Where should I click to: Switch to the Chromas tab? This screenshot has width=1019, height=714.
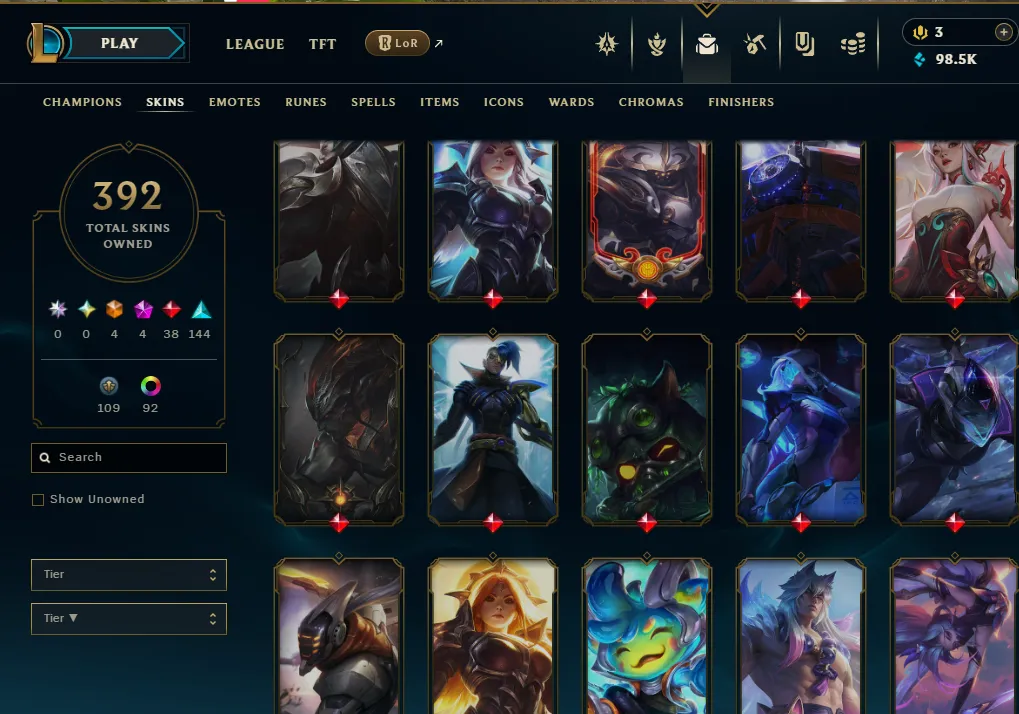651,102
